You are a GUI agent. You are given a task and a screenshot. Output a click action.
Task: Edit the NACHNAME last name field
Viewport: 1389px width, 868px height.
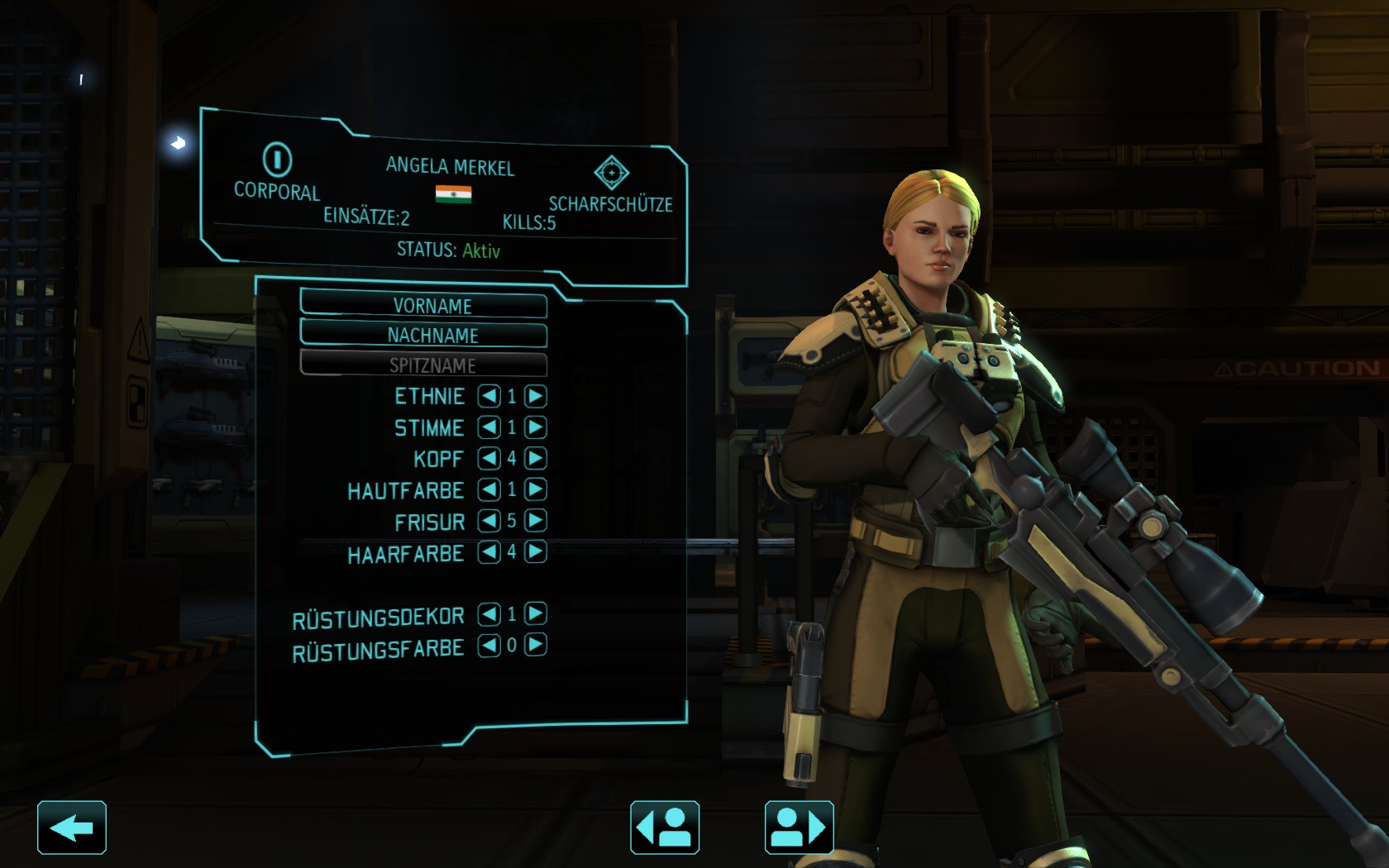tap(423, 335)
